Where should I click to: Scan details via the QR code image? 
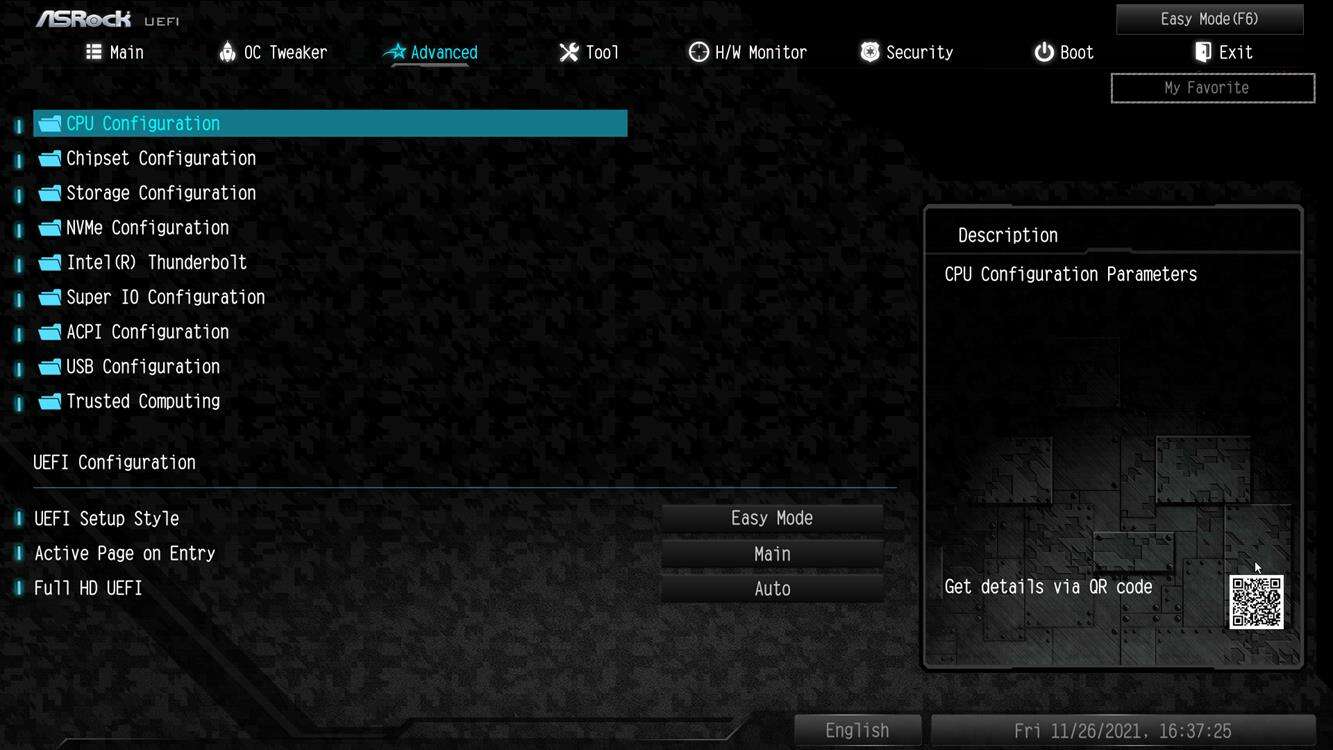[x=1258, y=603]
